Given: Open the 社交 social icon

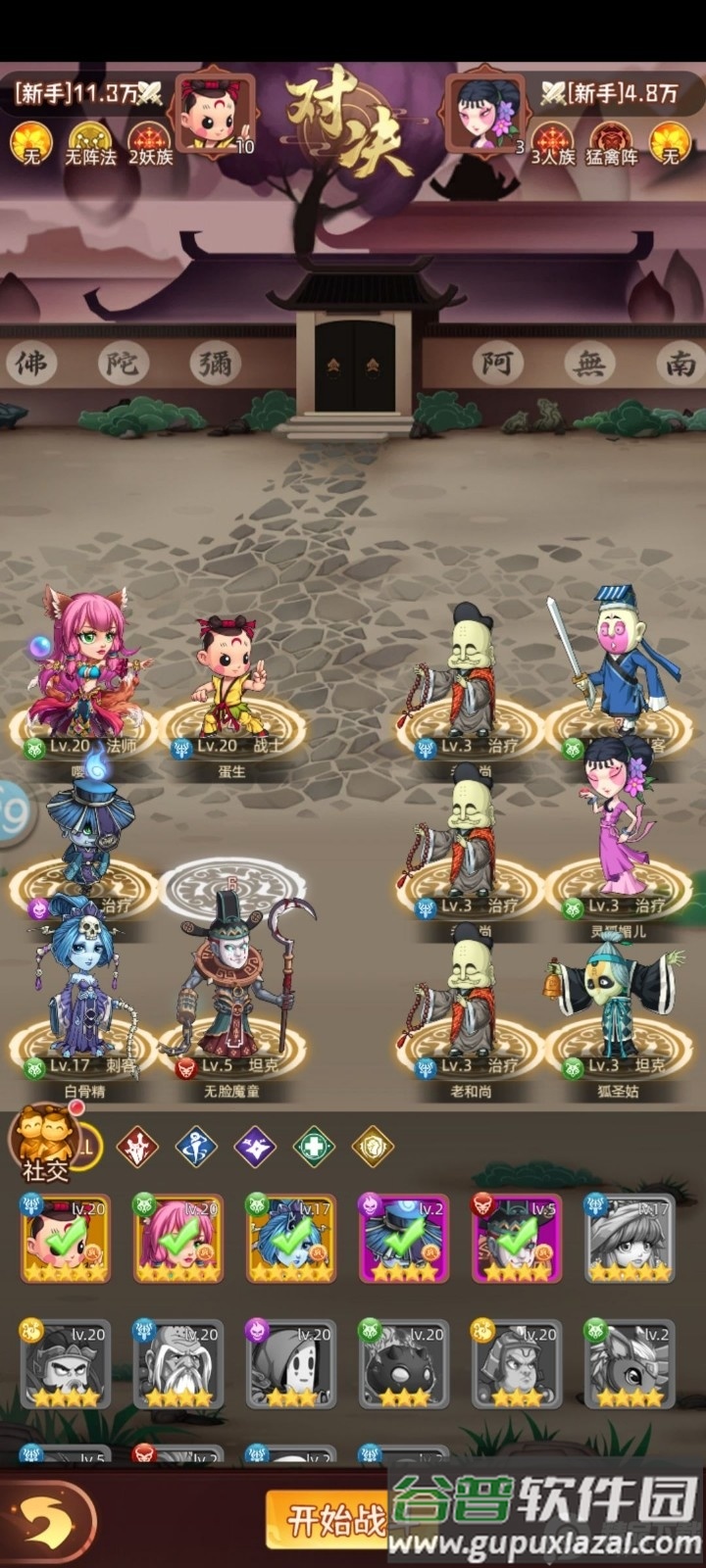Looking at the screenshot, I should tap(45, 1144).
